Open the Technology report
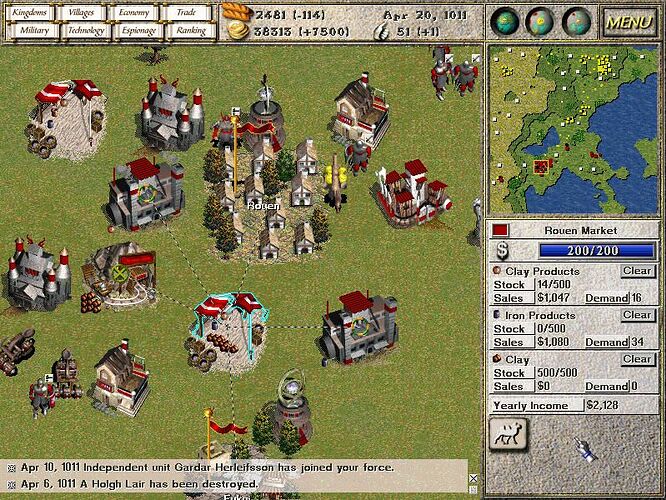Image resolution: width=666 pixels, height=500 pixels. click(x=84, y=30)
